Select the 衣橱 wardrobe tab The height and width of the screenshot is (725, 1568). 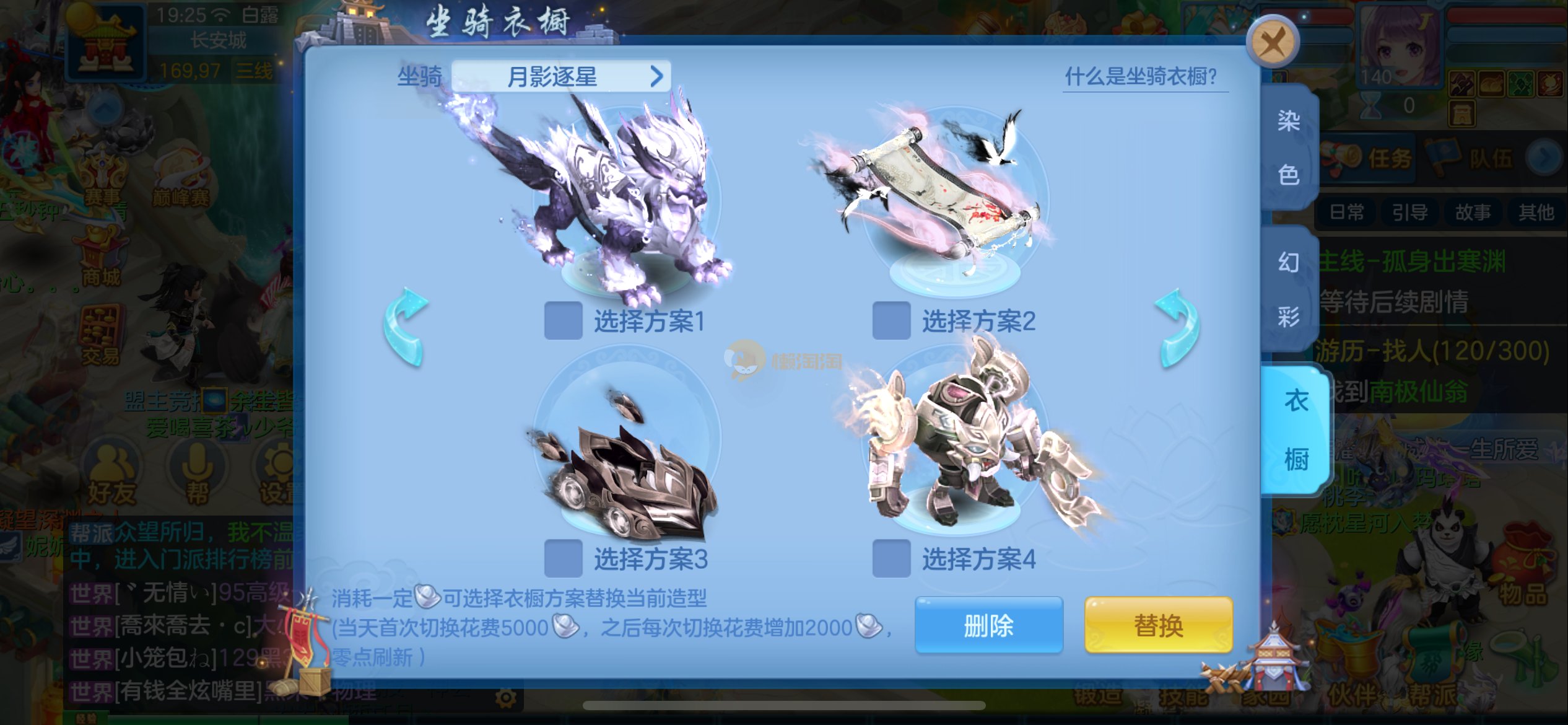tap(1296, 430)
